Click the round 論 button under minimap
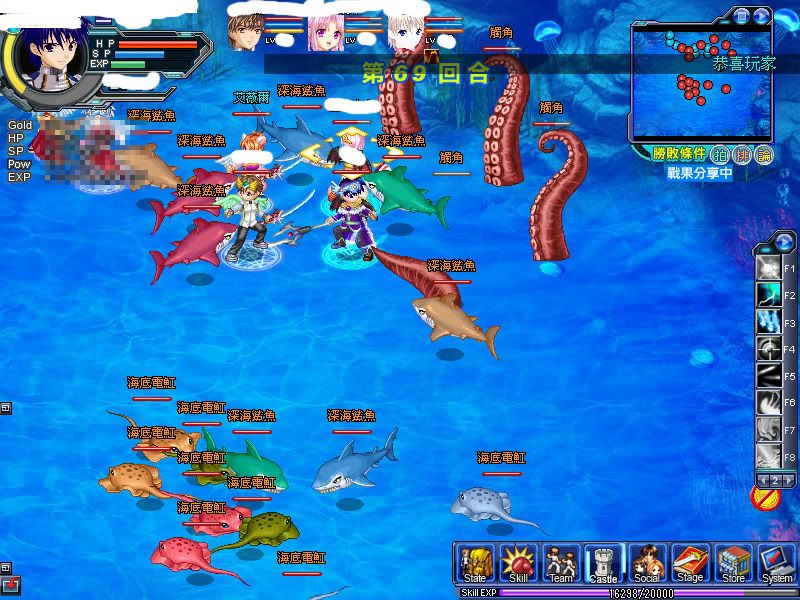Image resolution: width=800 pixels, height=600 pixels. (x=765, y=155)
